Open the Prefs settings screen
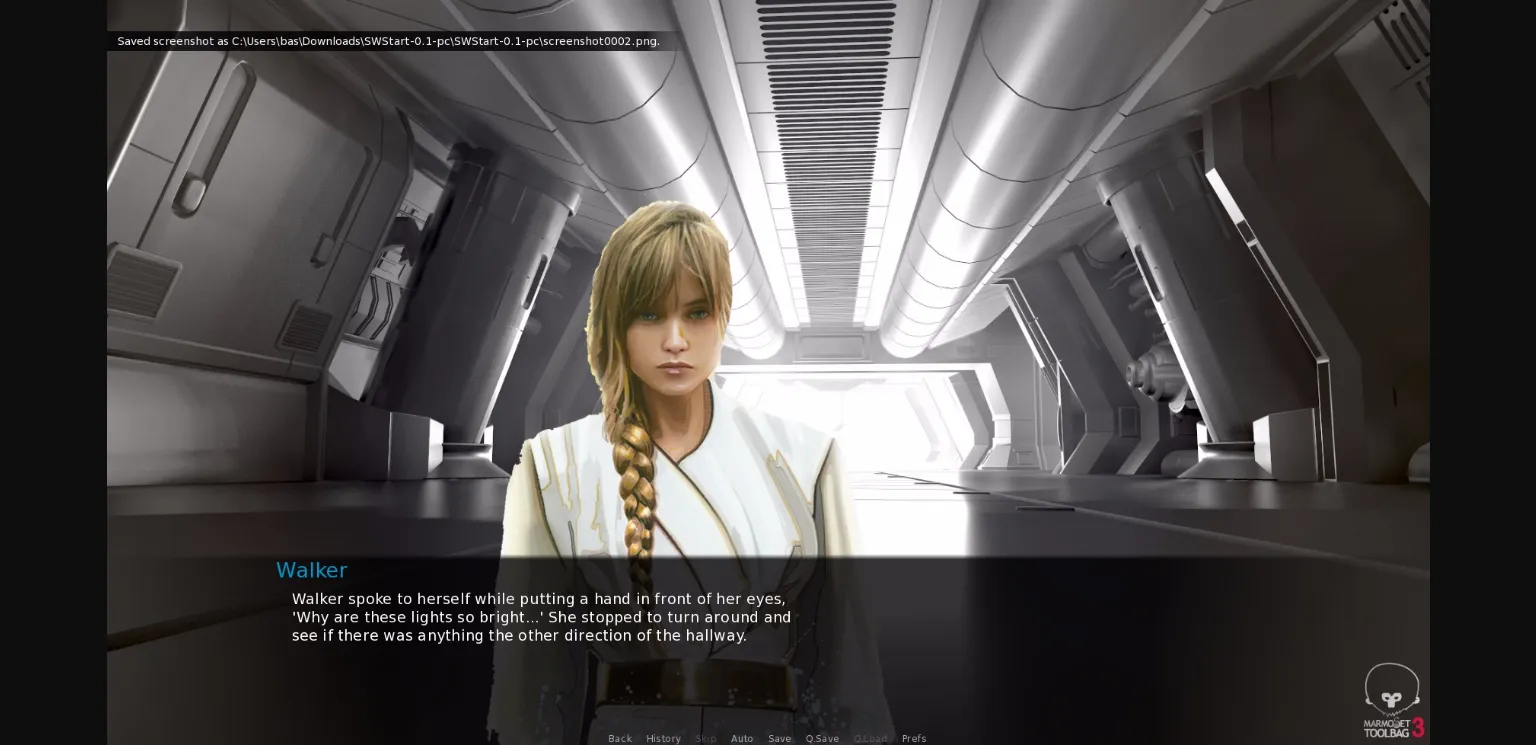Image resolution: width=1536 pixels, height=745 pixels. pos(914,738)
